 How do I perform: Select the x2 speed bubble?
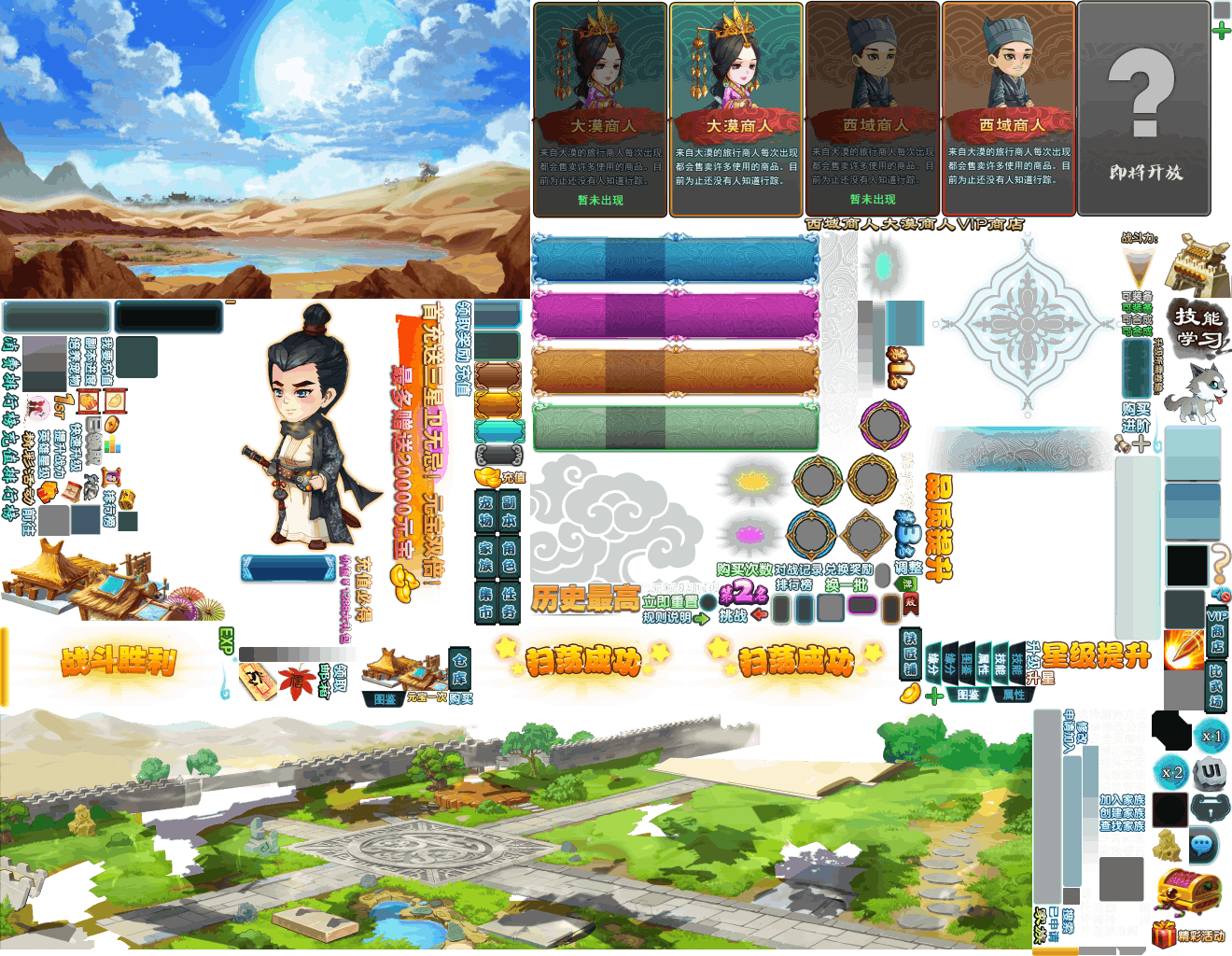[x=1172, y=772]
